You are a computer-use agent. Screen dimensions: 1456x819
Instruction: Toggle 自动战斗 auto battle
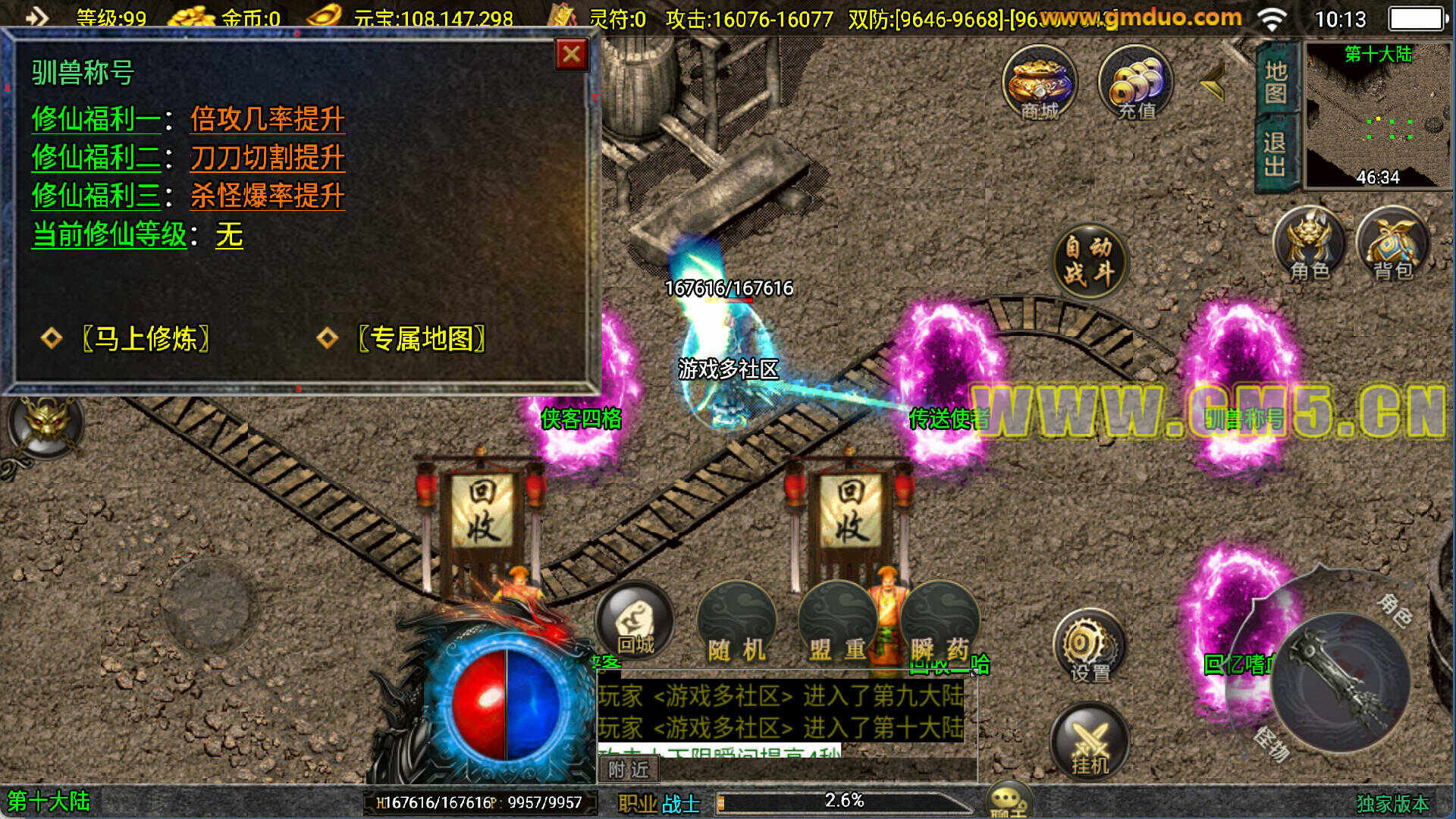pyautogui.click(x=1089, y=259)
